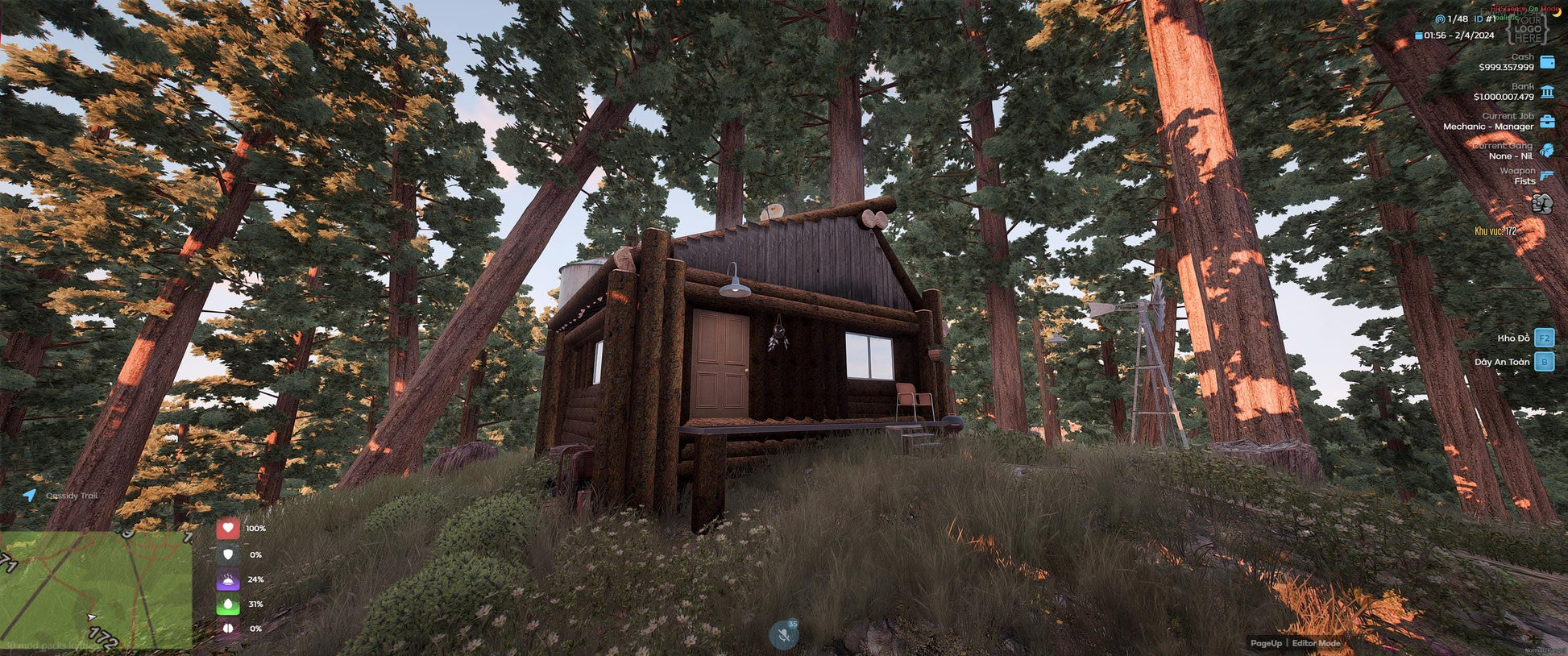Screen dimensions: 1568x656
Task: Click the Dây An Toàn seatbelt shortcut
Action: [1544, 362]
